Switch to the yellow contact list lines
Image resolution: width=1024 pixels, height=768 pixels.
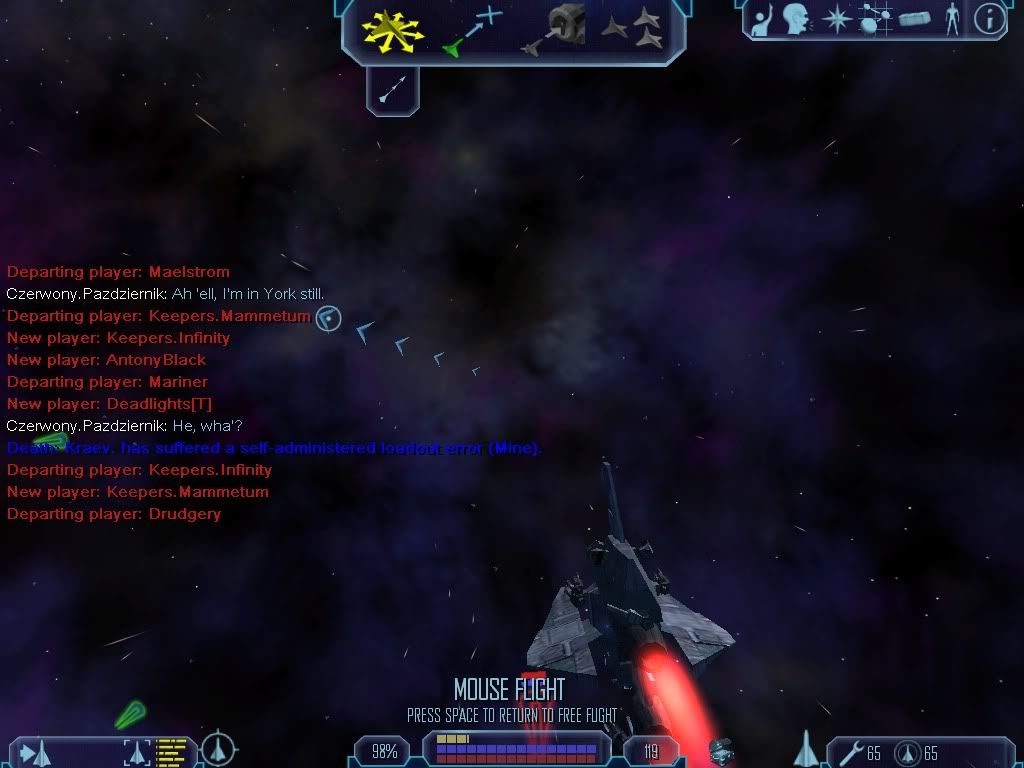(x=172, y=751)
